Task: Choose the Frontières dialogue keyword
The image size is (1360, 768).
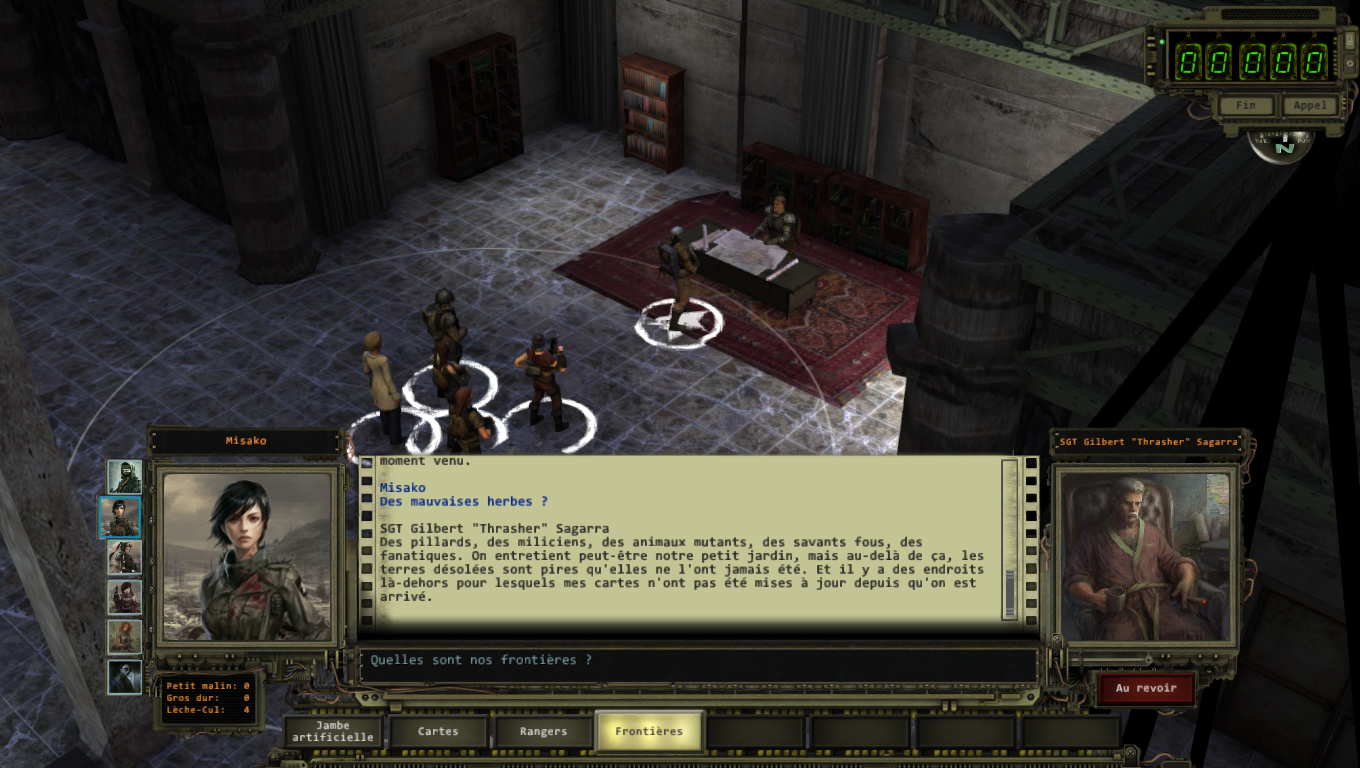Action: (x=649, y=731)
